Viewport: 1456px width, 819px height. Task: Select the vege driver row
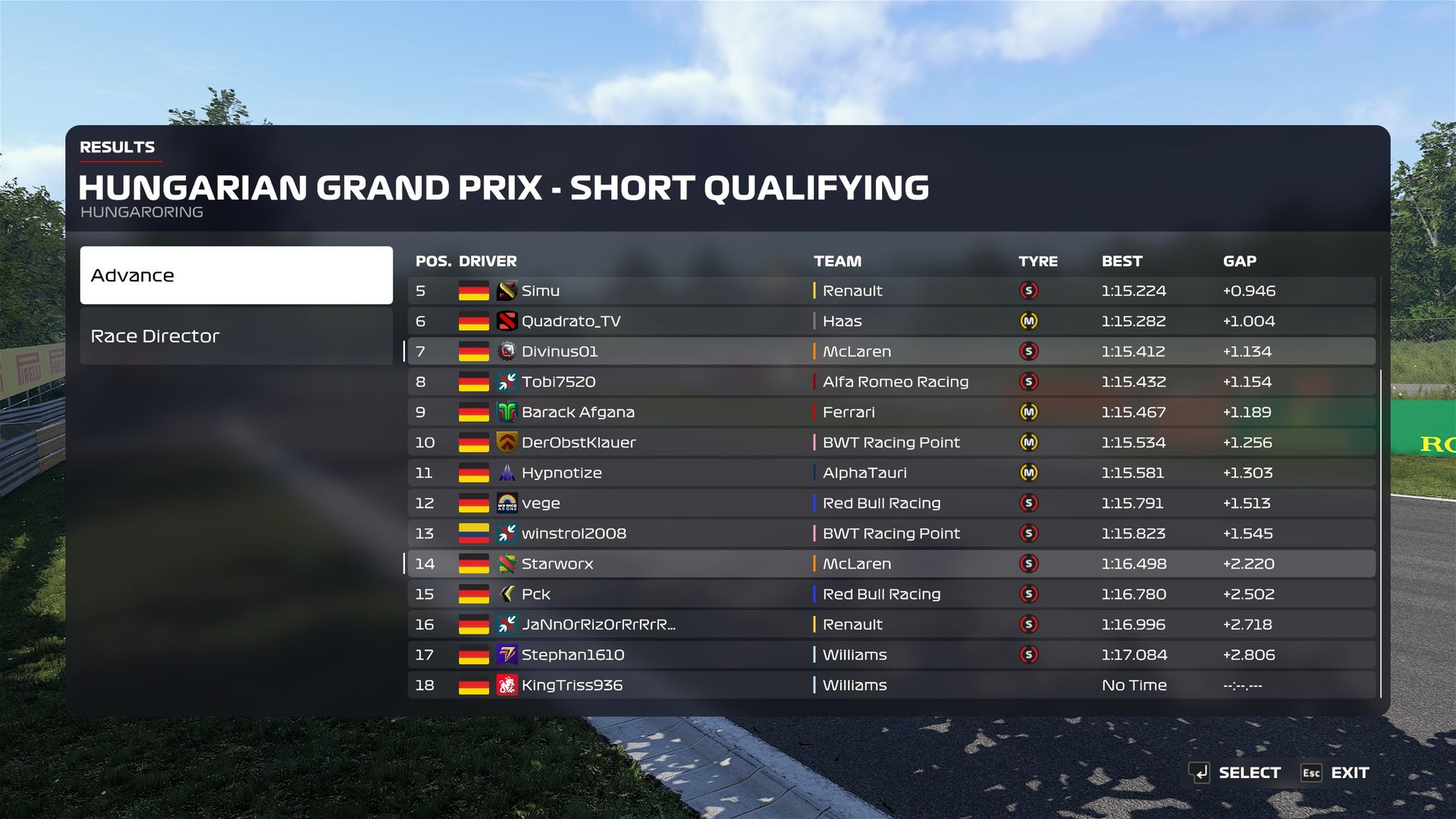[x=891, y=503]
